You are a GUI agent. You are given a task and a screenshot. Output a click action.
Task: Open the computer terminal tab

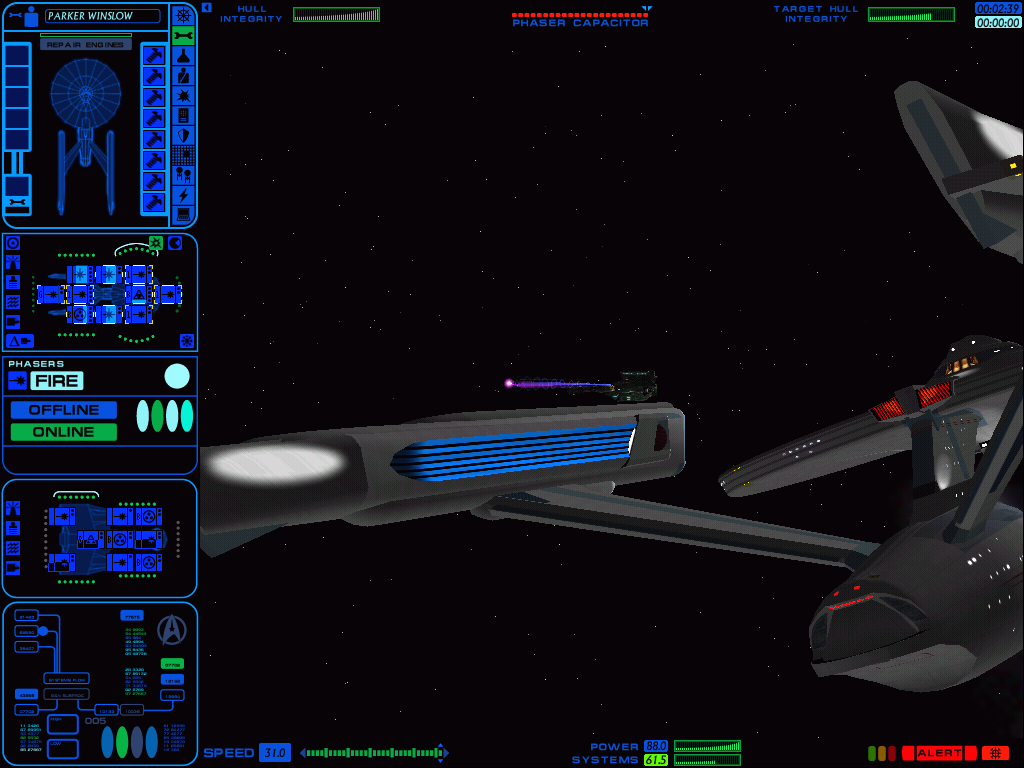click(x=183, y=214)
